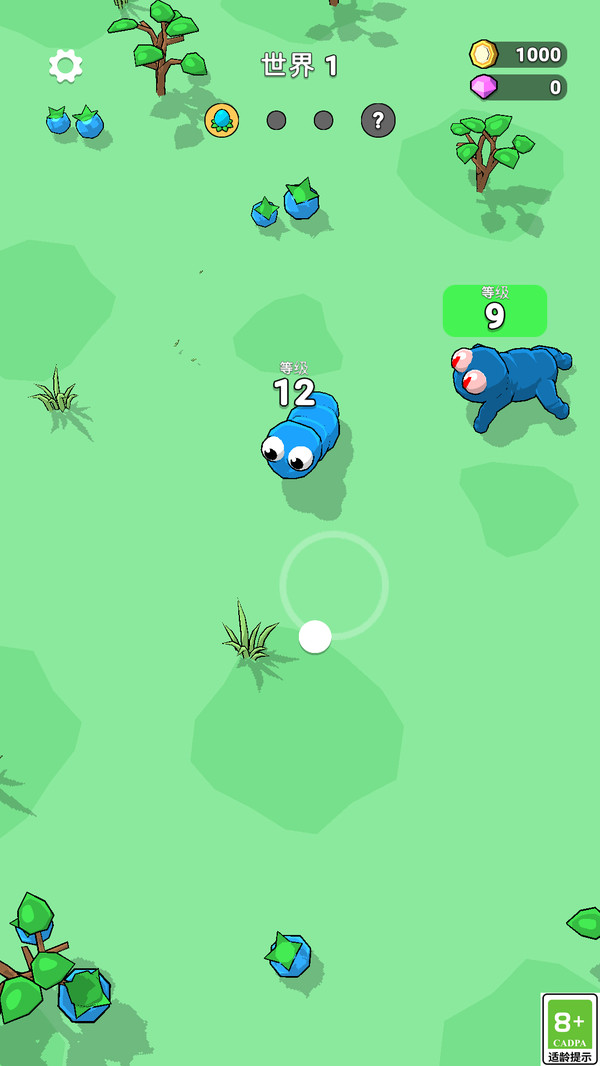Select the gold octopus stage badge
This screenshot has height=1066, width=600.
click(222, 121)
